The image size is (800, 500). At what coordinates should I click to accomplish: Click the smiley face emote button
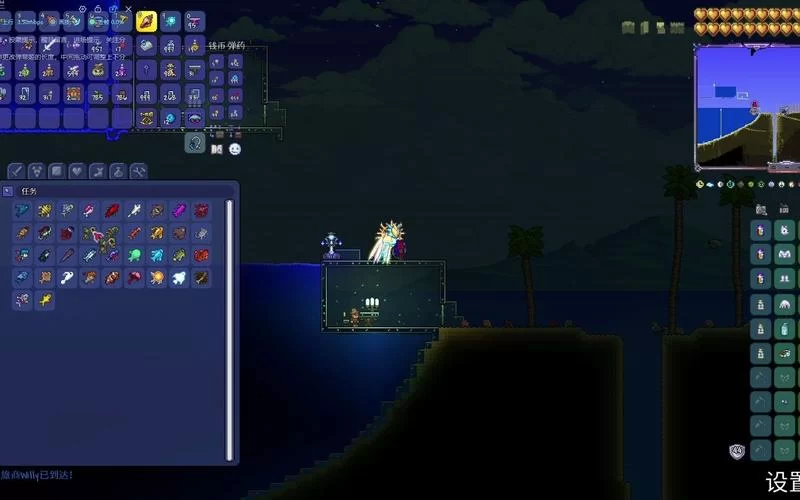pyautogui.click(x=235, y=149)
